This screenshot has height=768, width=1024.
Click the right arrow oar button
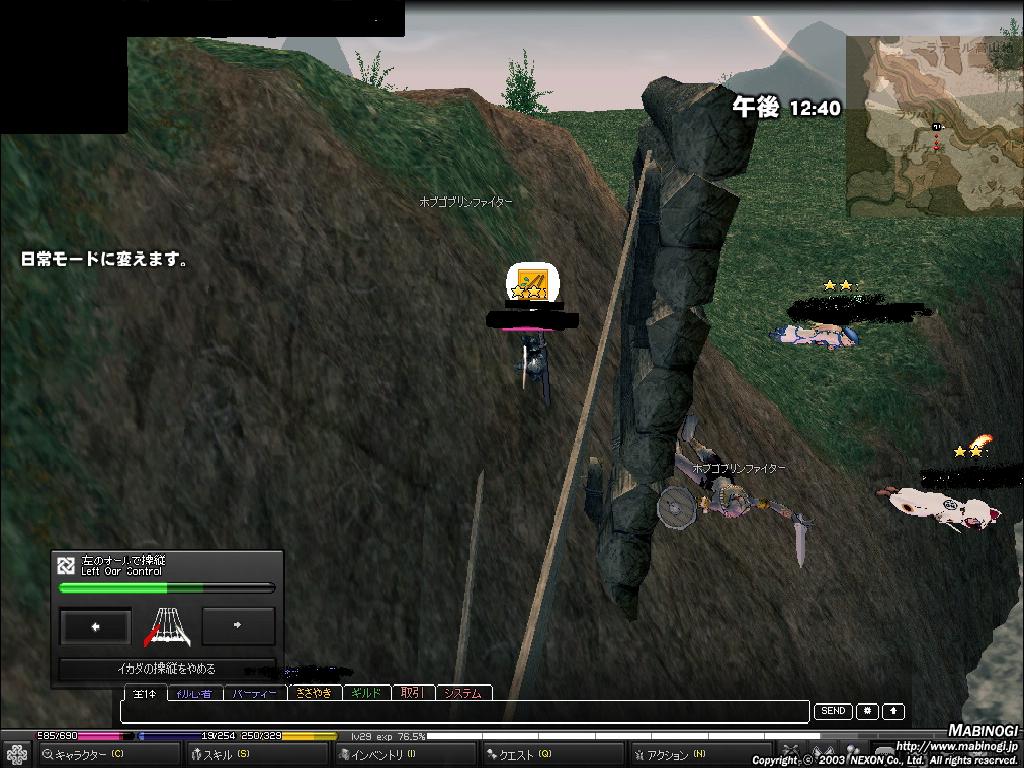click(238, 626)
